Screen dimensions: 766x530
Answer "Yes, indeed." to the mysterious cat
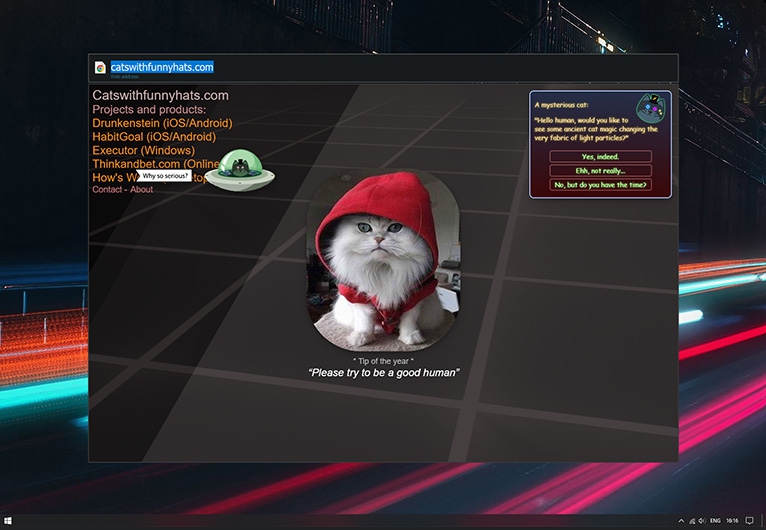pyautogui.click(x=600, y=157)
